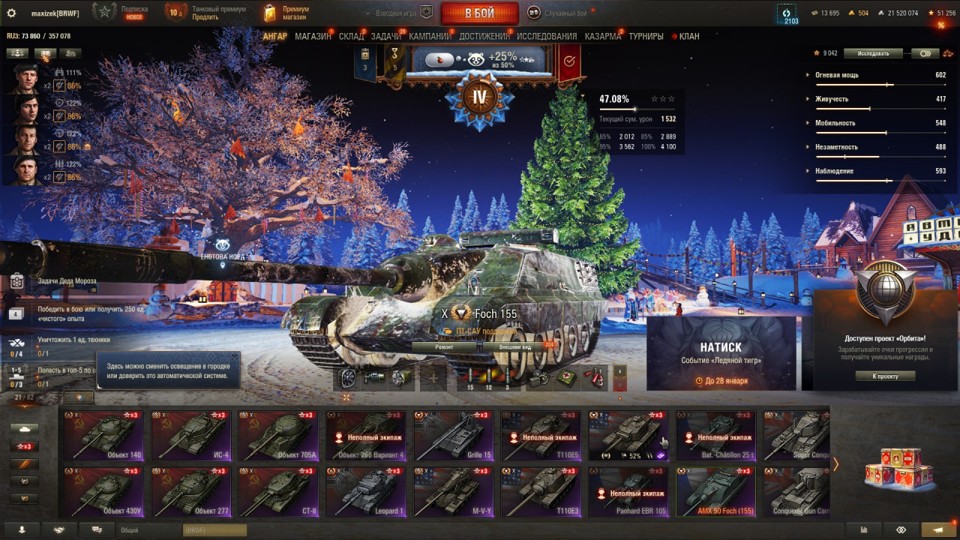
Task: Open the МАГАЗИН store tab
Action: click(313, 37)
